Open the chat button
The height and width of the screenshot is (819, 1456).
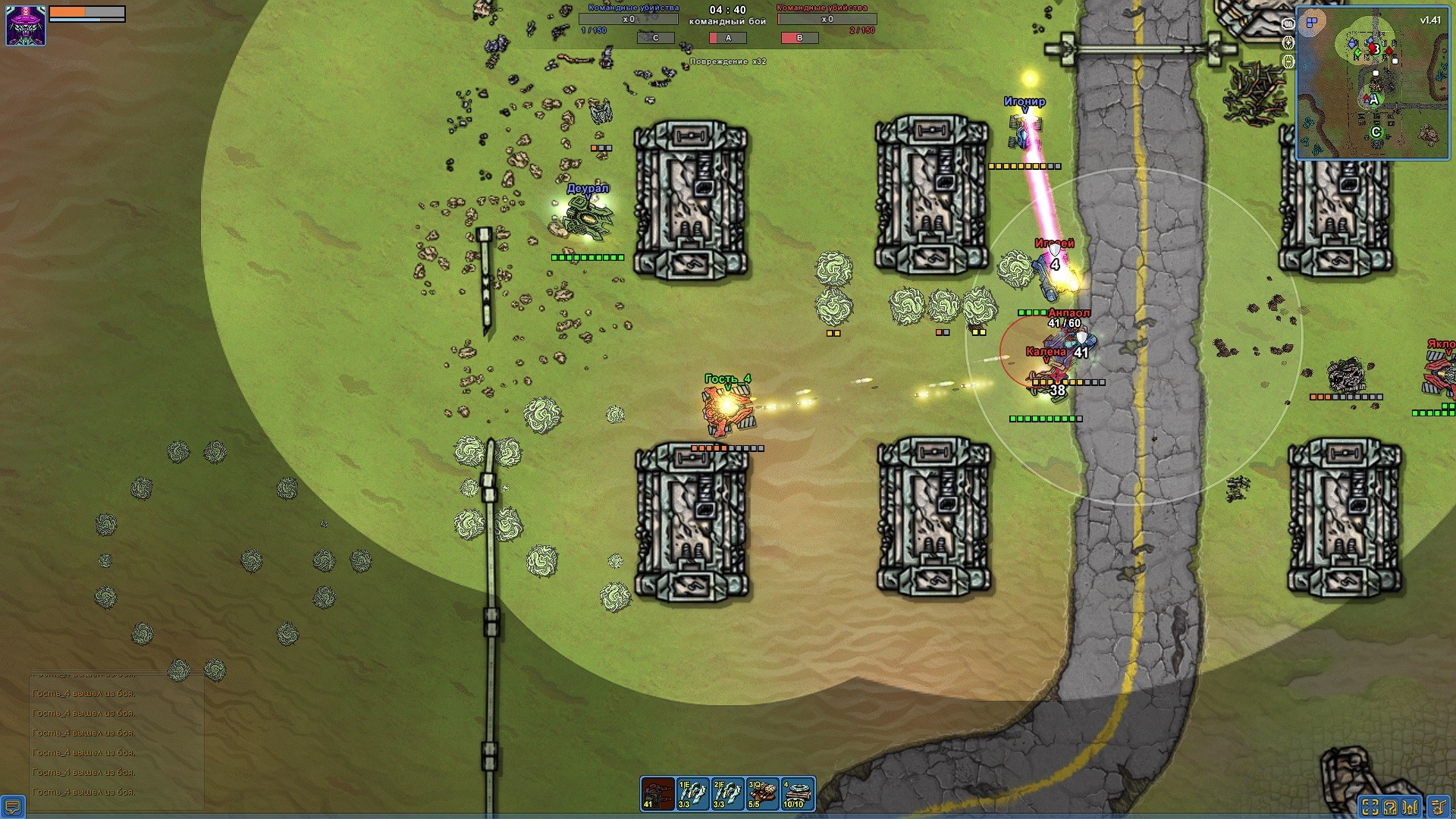point(13,807)
